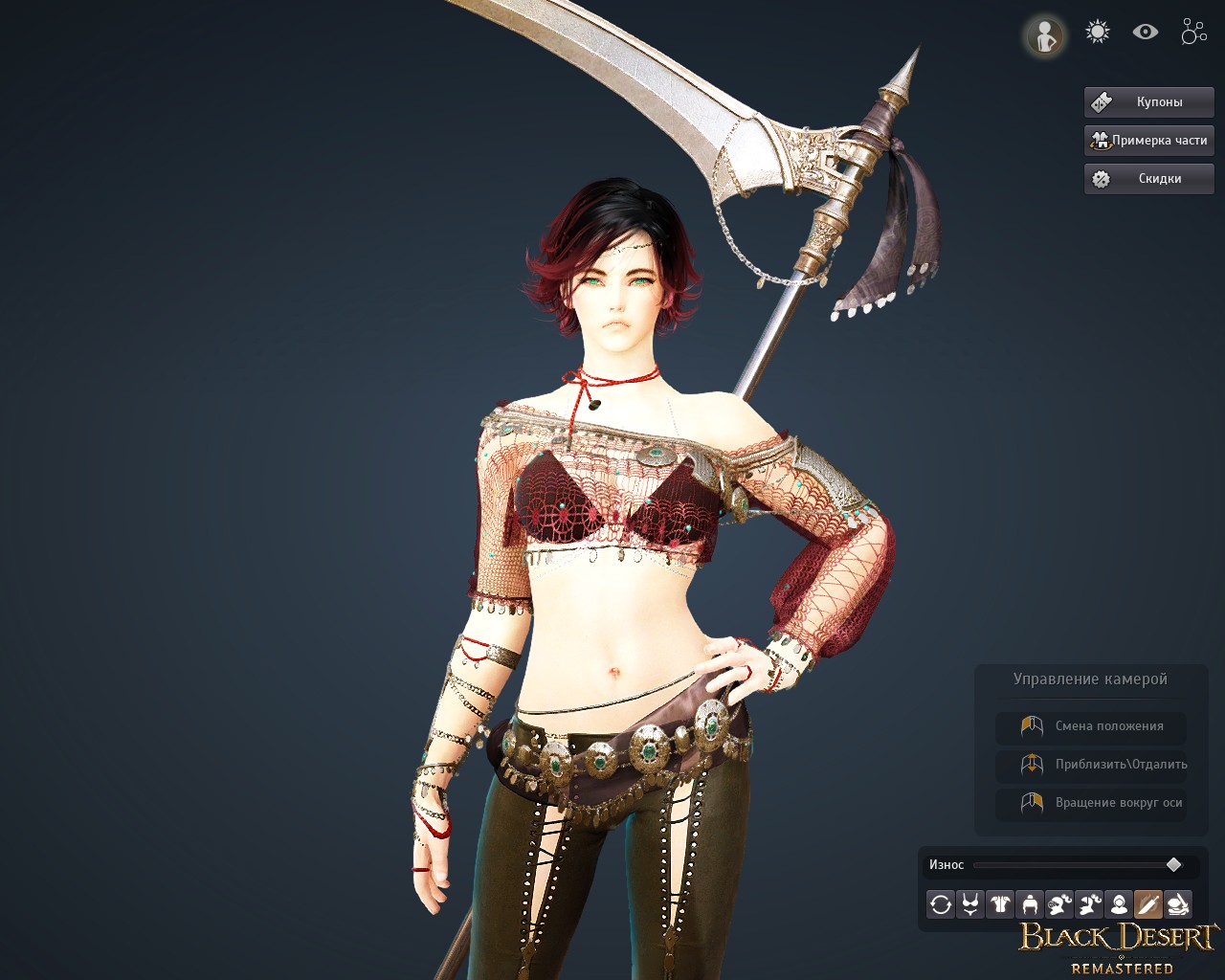Toggle the hooded cloak icon
Viewport: 1225px width, 980px height.
click(1119, 904)
